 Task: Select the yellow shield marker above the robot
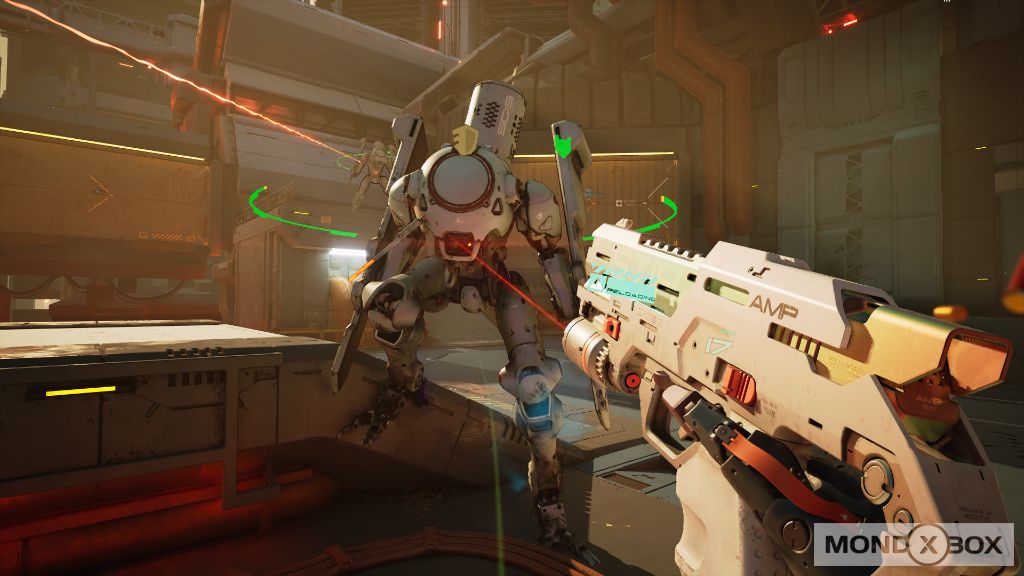tap(463, 138)
